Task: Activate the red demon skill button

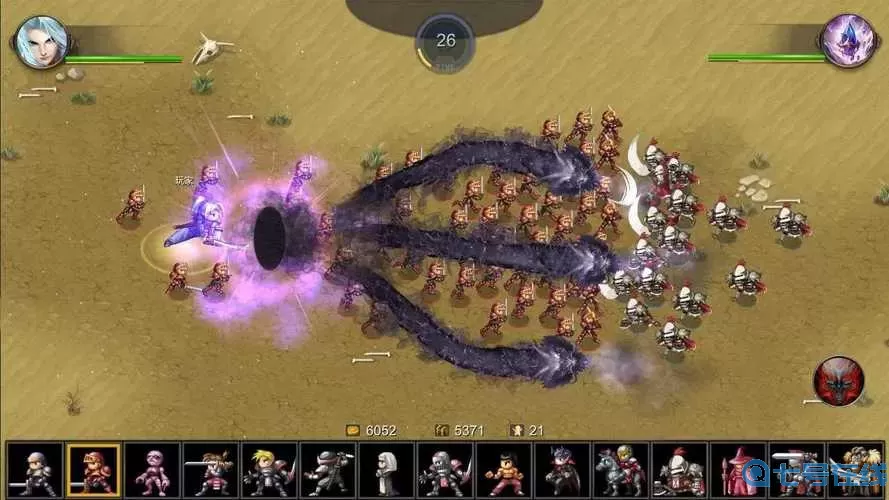Action: (838, 381)
